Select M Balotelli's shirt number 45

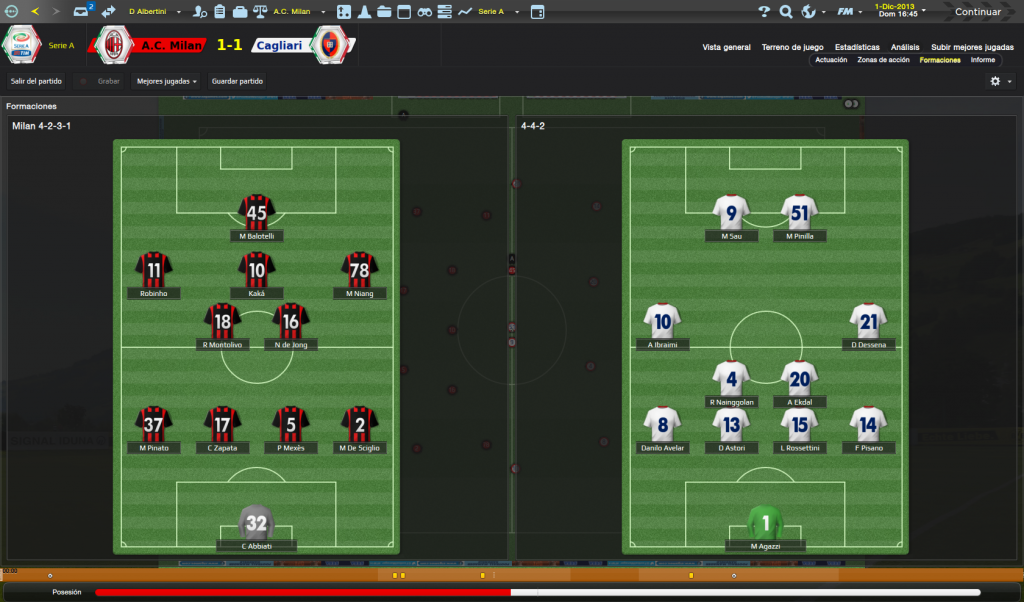pyautogui.click(x=257, y=212)
